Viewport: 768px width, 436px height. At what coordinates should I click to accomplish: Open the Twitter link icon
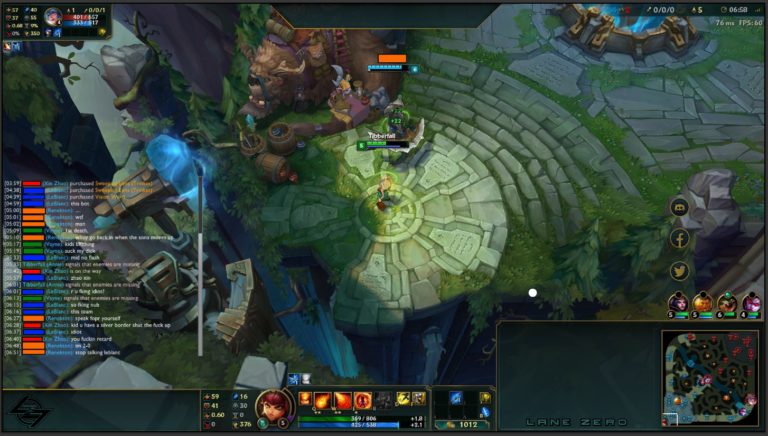(680, 270)
